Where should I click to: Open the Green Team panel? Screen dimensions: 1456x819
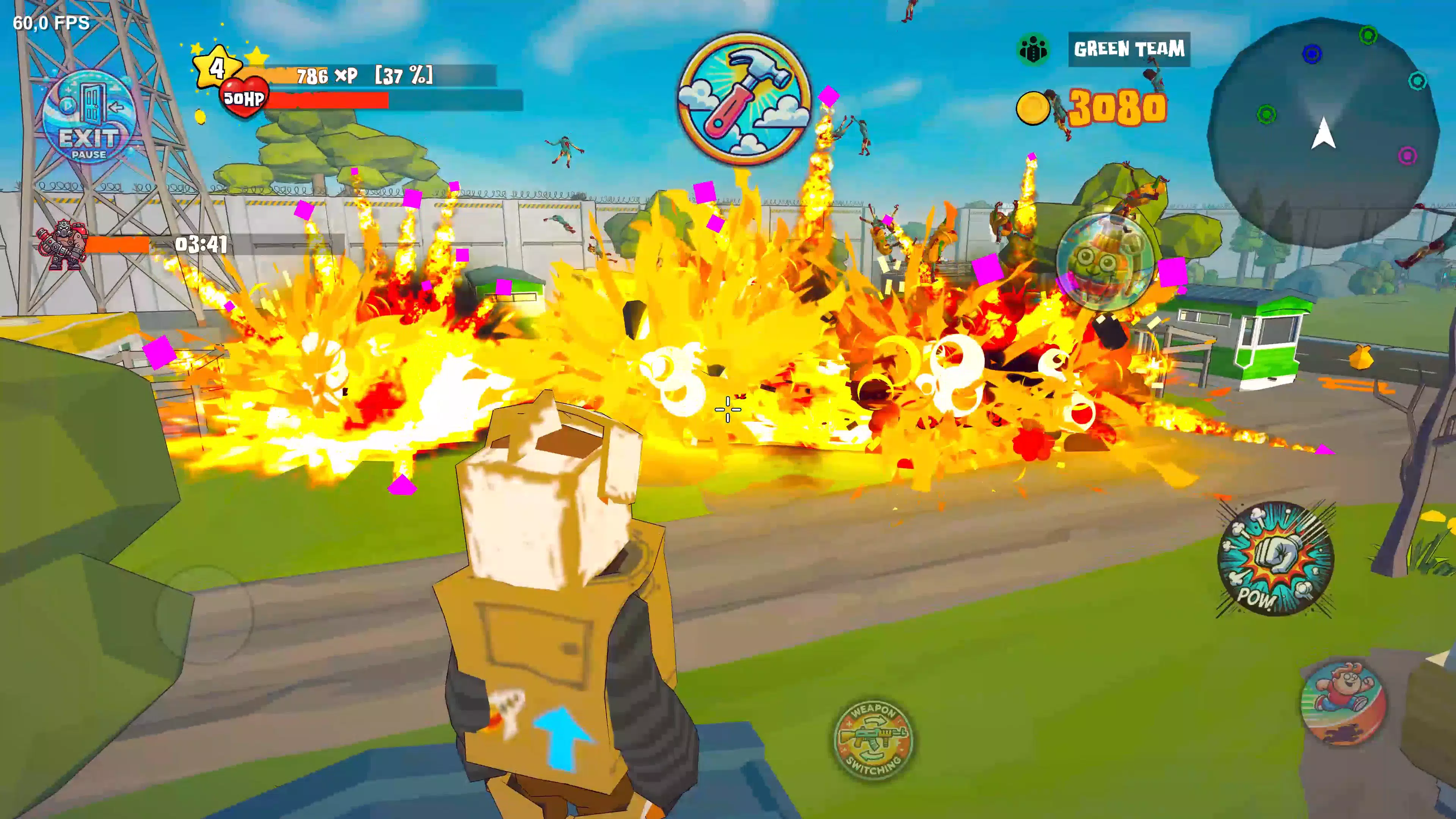(1129, 50)
